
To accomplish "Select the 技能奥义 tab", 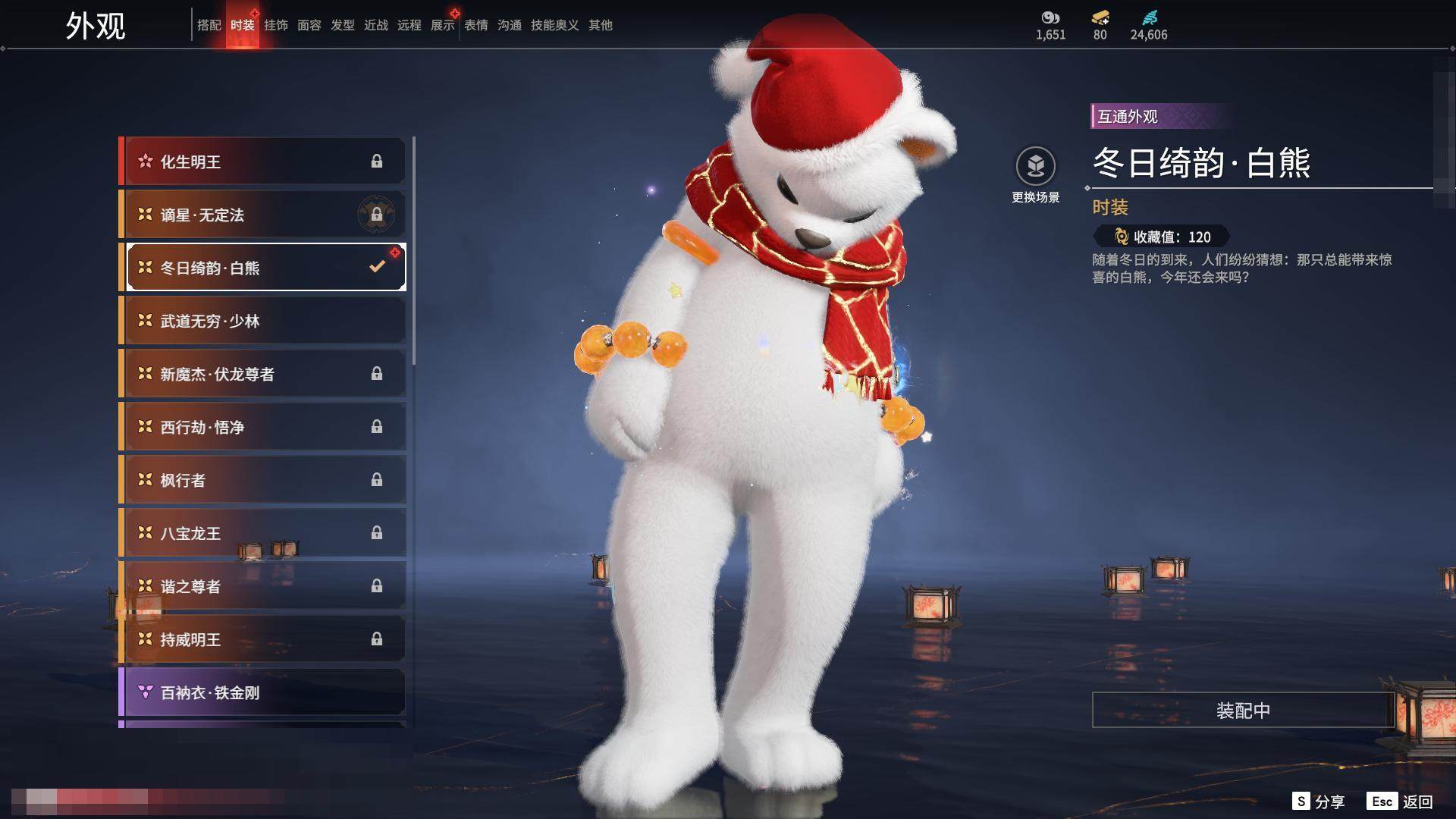I will 554,25.
